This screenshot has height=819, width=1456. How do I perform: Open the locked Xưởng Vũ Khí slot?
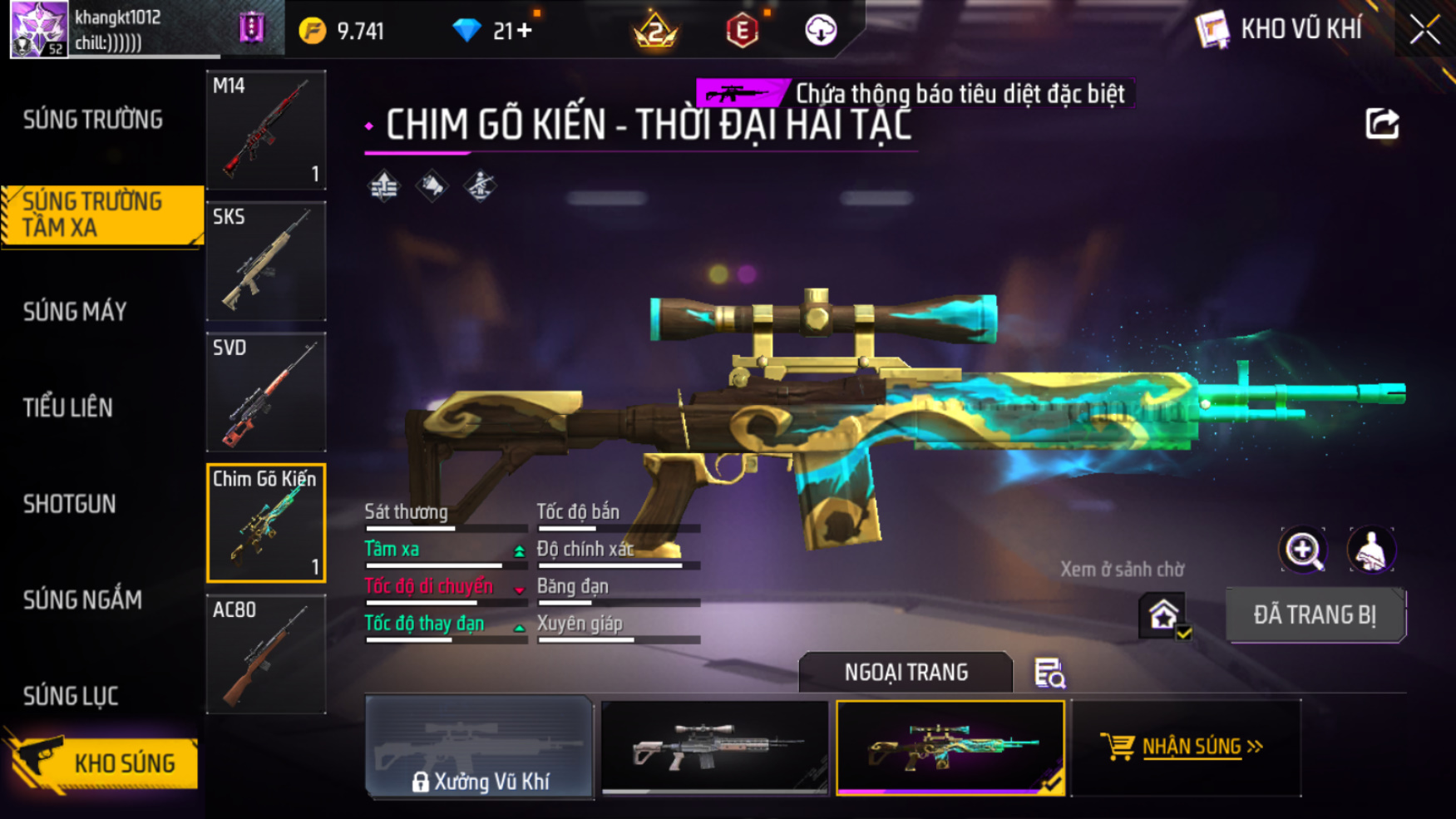point(480,747)
